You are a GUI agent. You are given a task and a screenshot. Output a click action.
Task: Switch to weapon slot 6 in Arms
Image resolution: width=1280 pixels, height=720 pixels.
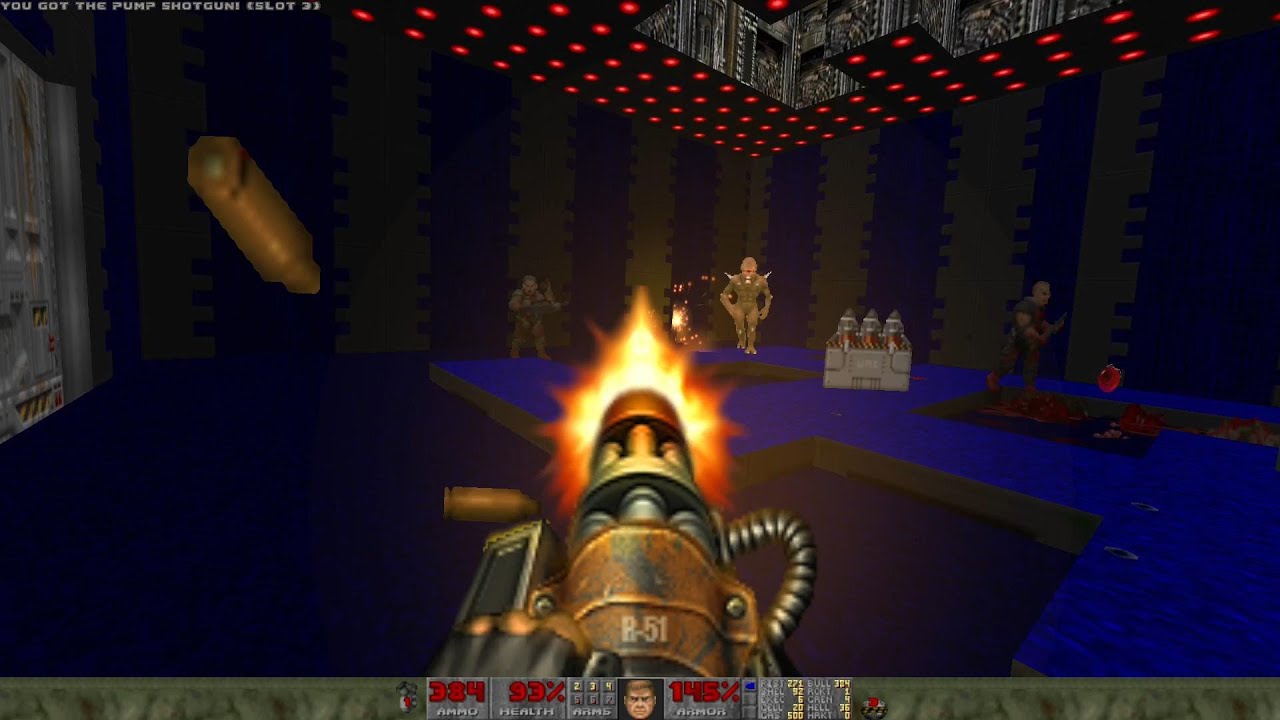coord(592,700)
